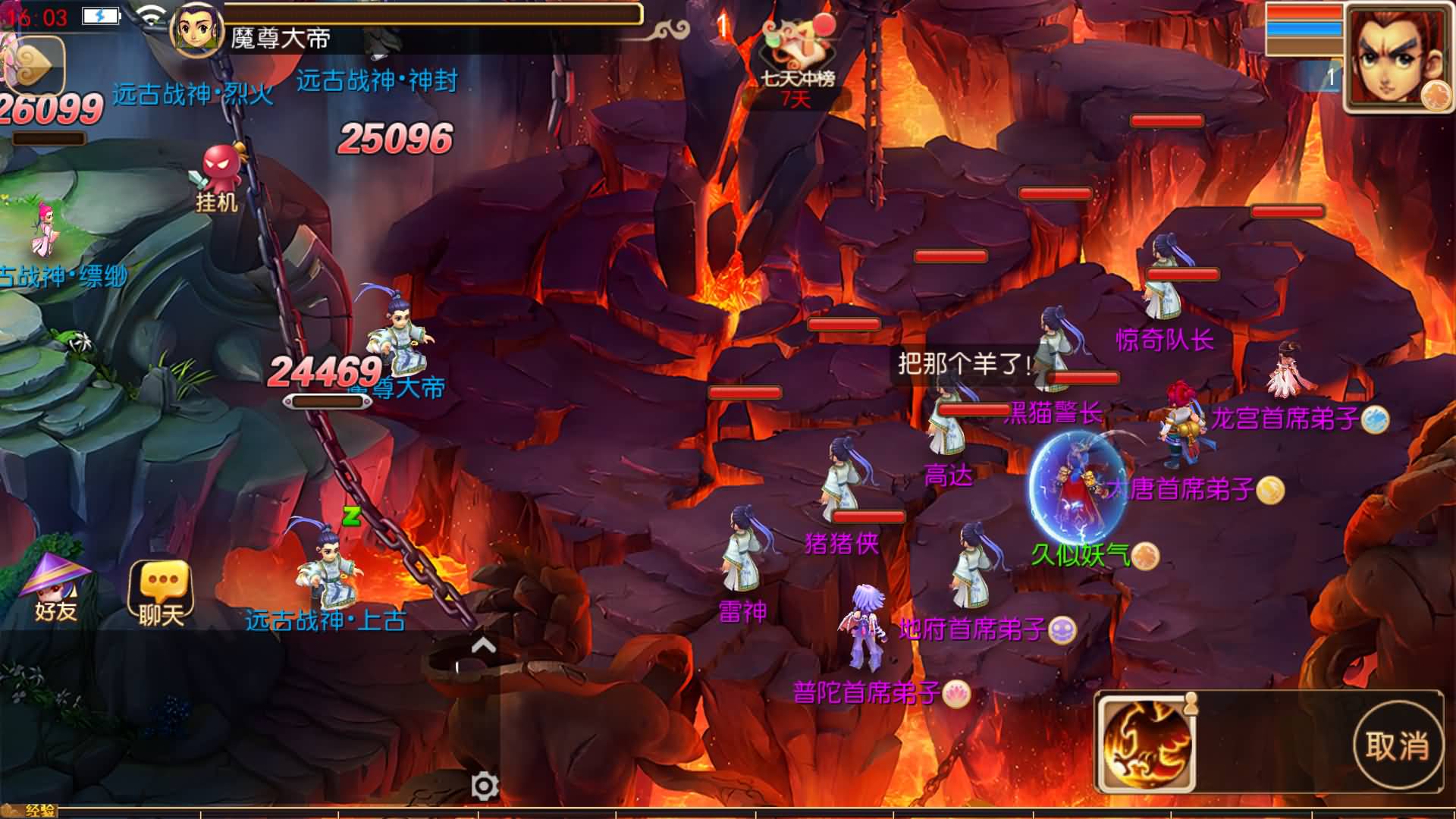Image resolution: width=1456 pixels, height=819 pixels.
Task: Open the 好友 friends list
Action: point(55,588)
